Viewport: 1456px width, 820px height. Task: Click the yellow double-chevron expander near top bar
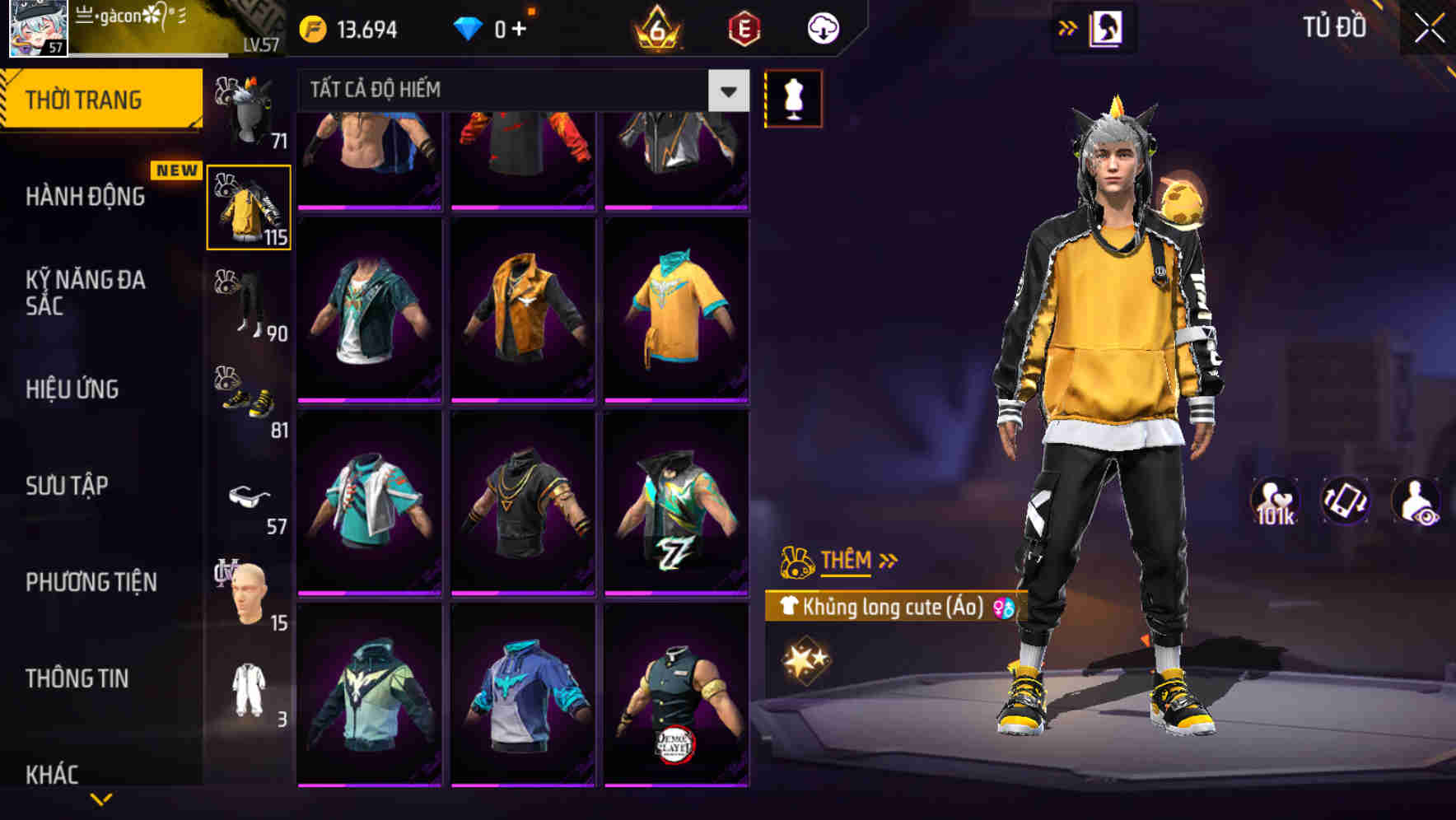(1066, 27)
